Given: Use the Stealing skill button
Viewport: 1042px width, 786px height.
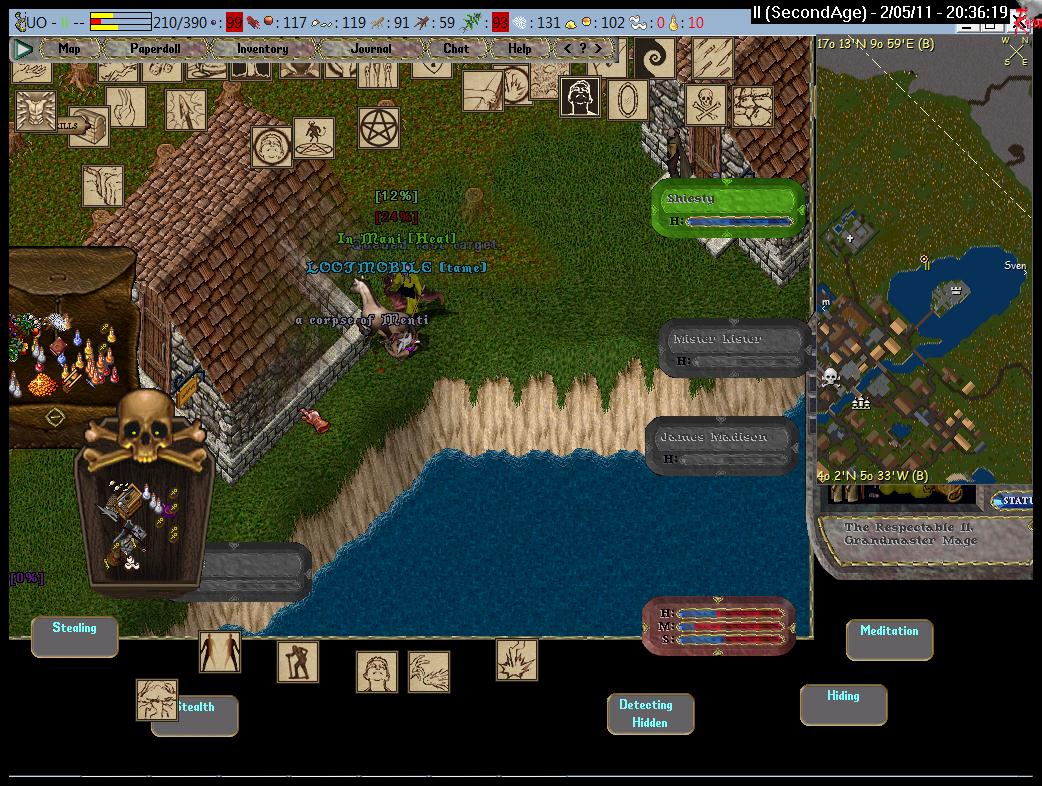Looking at the screenshot, I should pos(74,636).
